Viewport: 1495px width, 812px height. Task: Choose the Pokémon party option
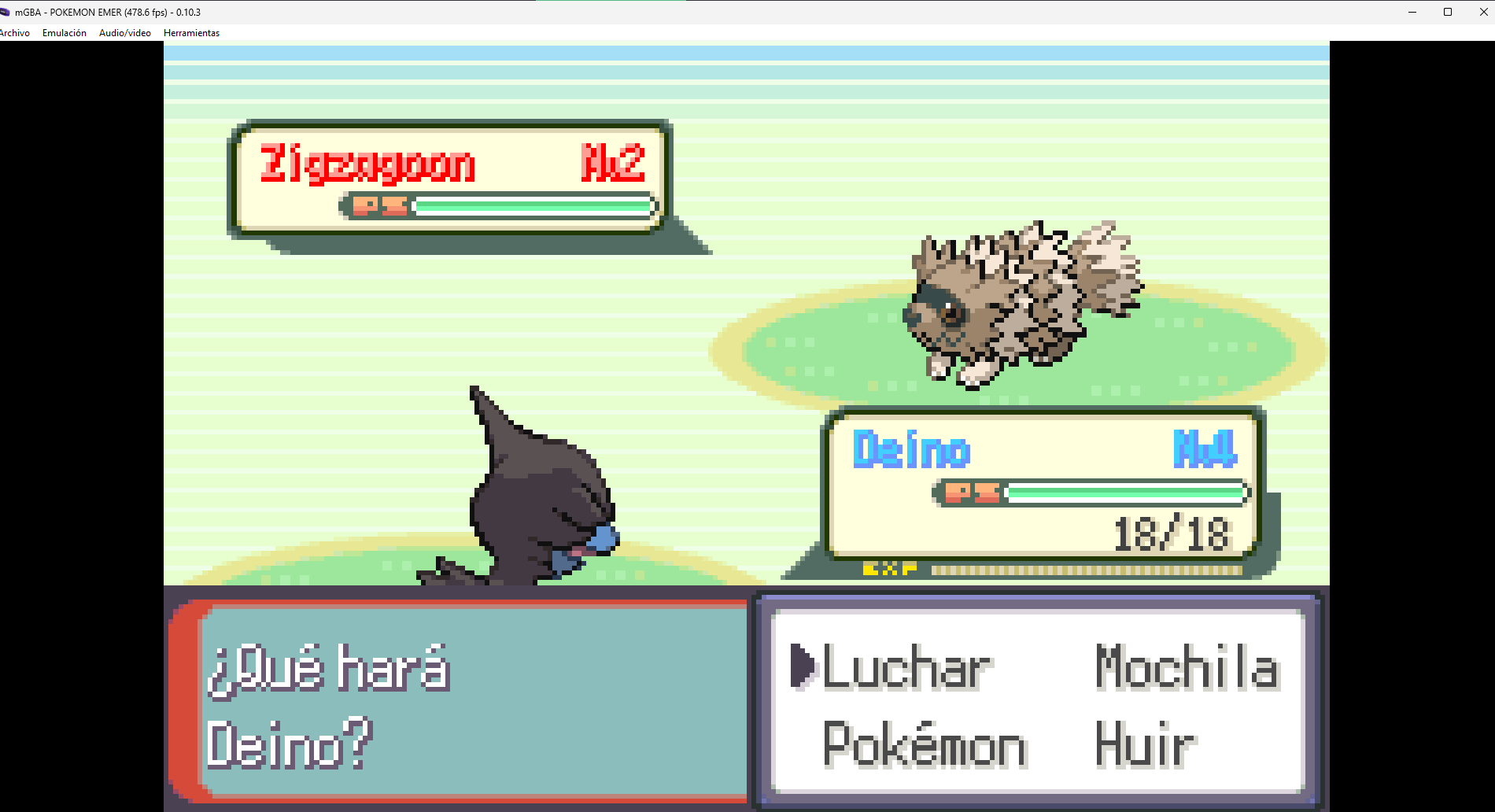tap(925, 744)
